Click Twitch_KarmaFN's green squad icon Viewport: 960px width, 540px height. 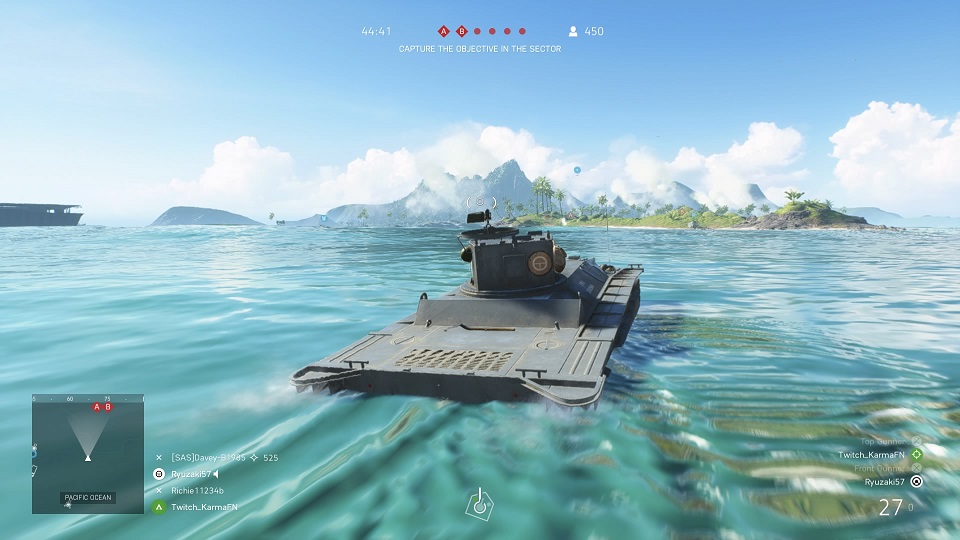pyautogui.click(x=158, y=507)
